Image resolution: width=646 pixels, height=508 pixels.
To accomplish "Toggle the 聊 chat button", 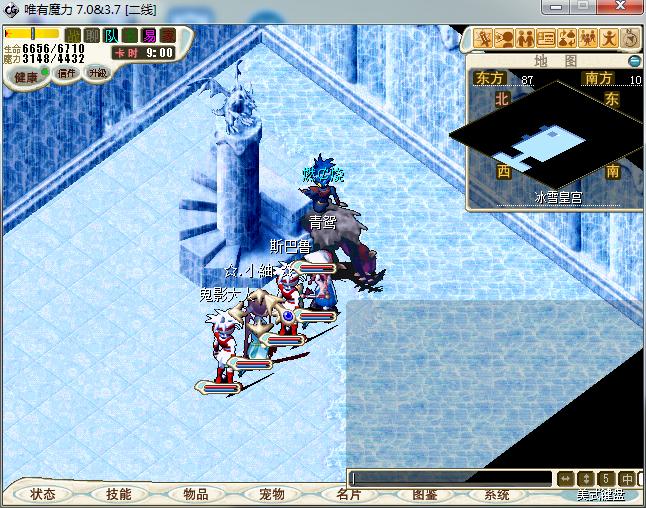I will 92,36.
